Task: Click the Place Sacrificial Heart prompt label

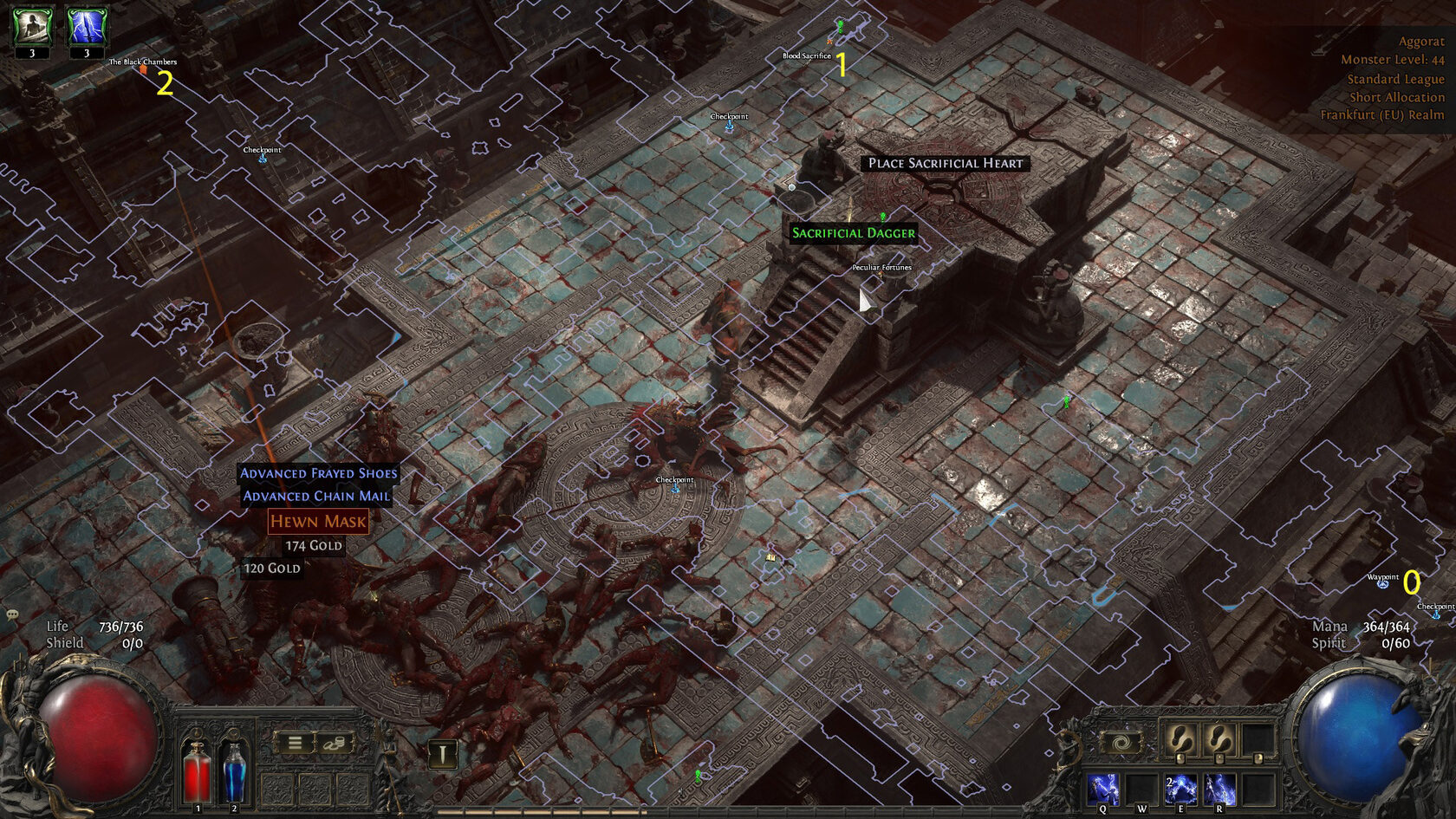Action: 946,163
